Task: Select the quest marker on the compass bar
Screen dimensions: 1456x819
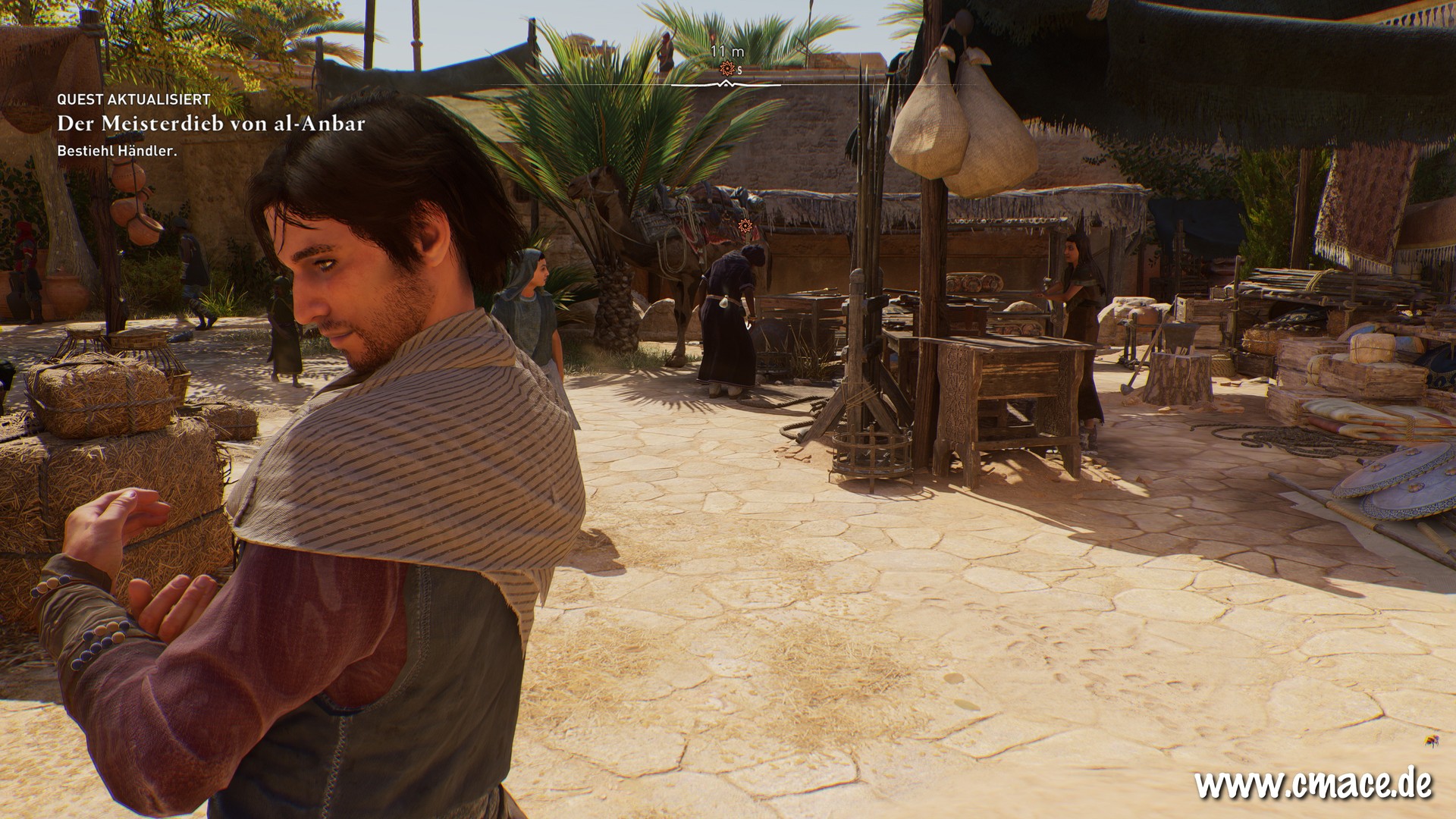Action: tap(728, 69)
